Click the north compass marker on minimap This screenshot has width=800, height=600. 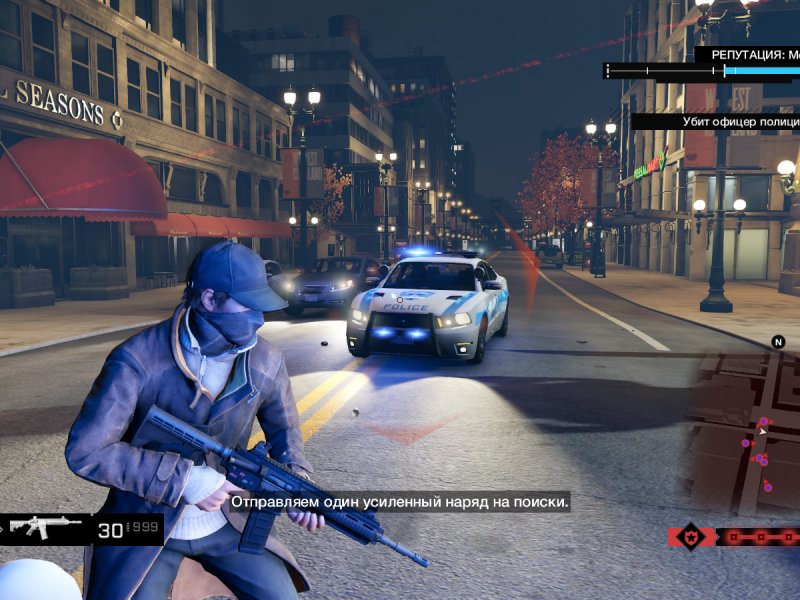click(x=779, y=342)
